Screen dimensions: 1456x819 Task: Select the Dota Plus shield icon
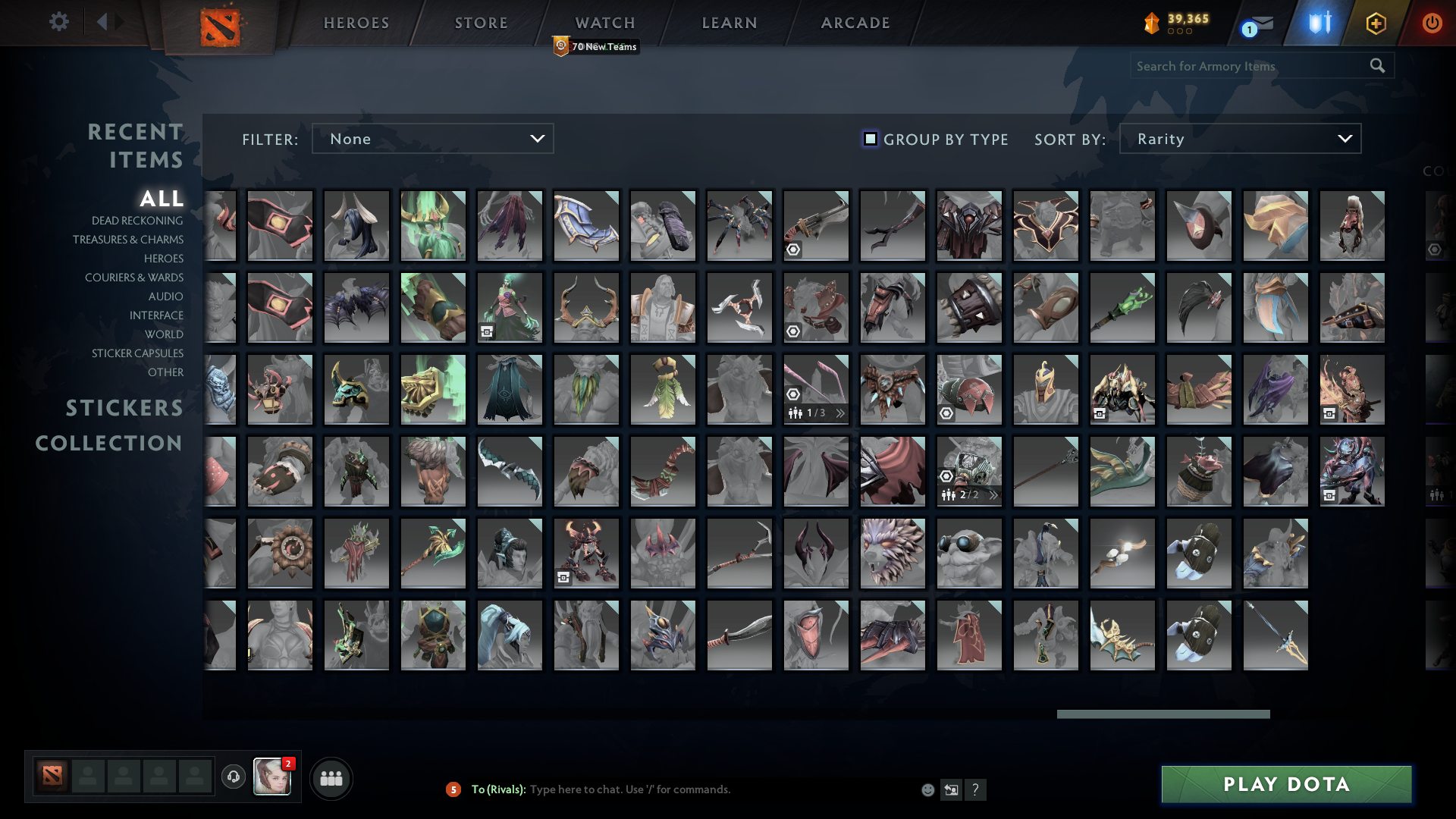(x=1319, y=24)
